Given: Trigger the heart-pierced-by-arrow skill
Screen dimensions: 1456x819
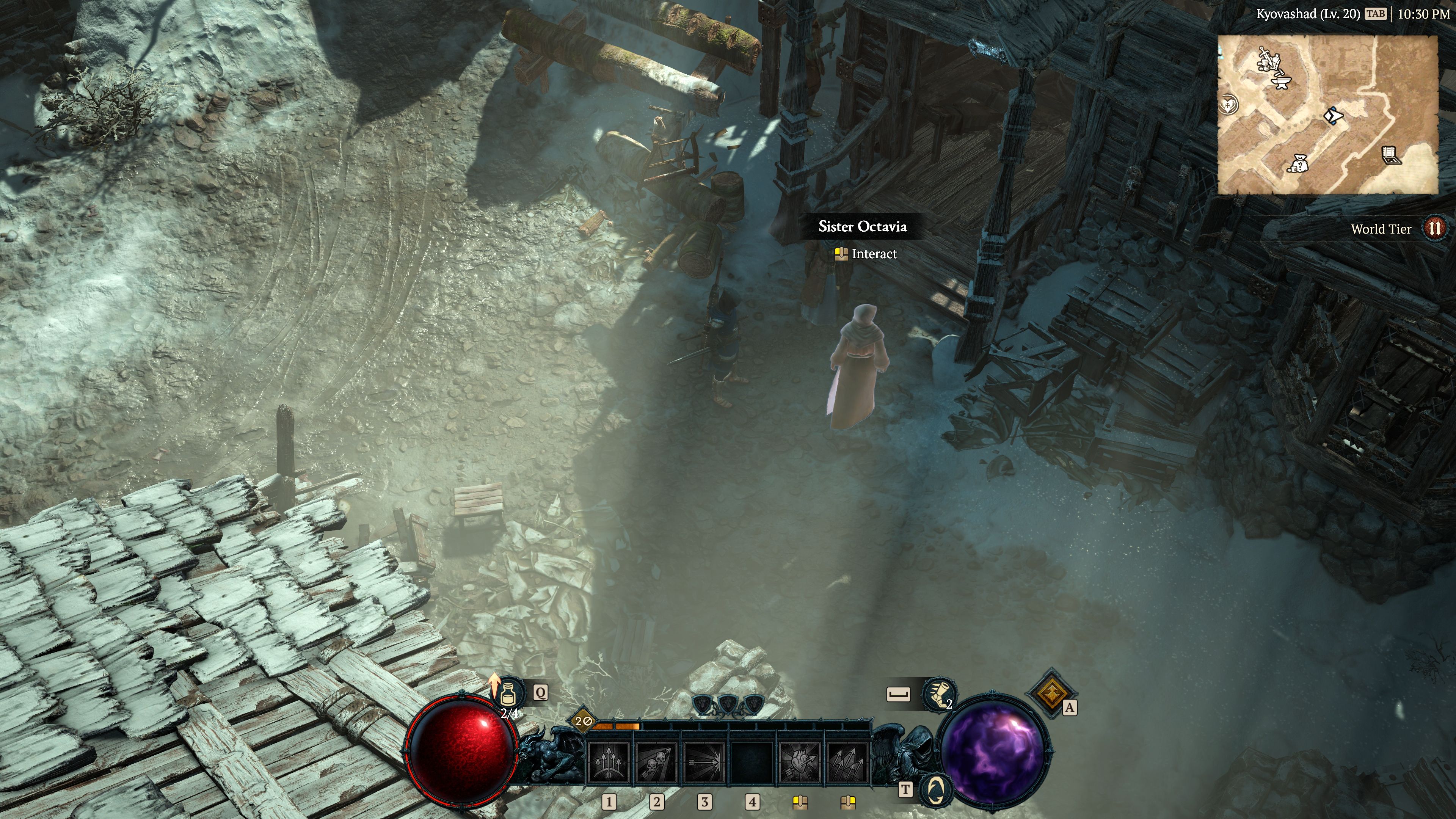Looking at the screenshot, I should (799, 763).
